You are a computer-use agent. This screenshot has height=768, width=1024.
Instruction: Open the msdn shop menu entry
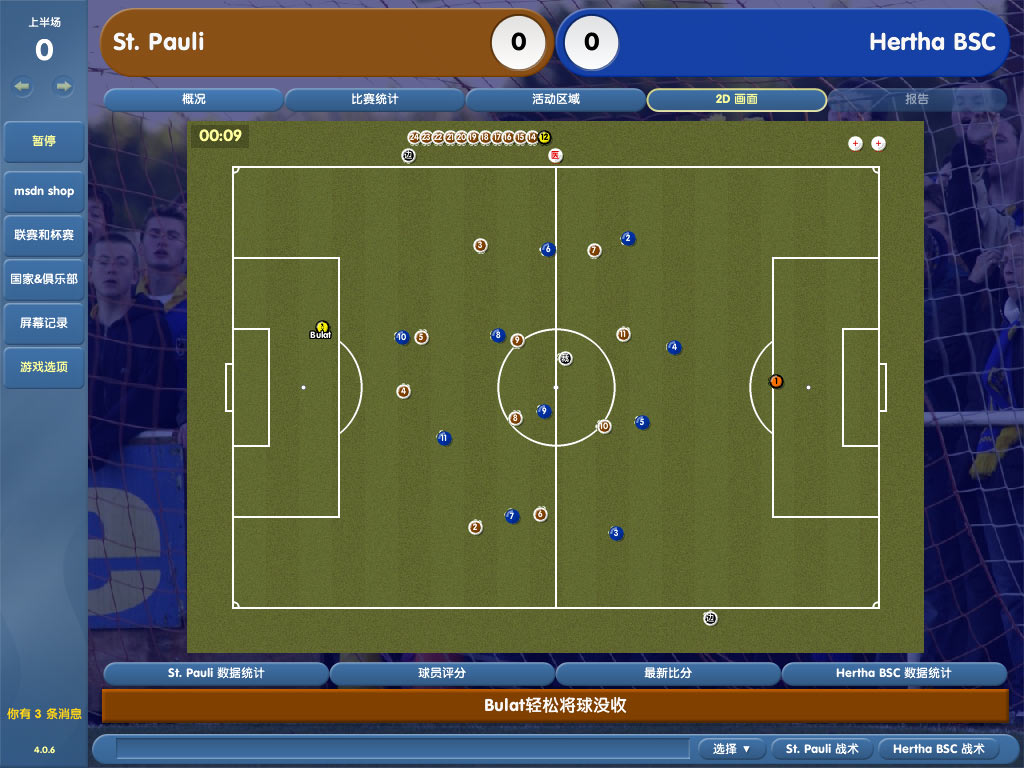point(44,191)
